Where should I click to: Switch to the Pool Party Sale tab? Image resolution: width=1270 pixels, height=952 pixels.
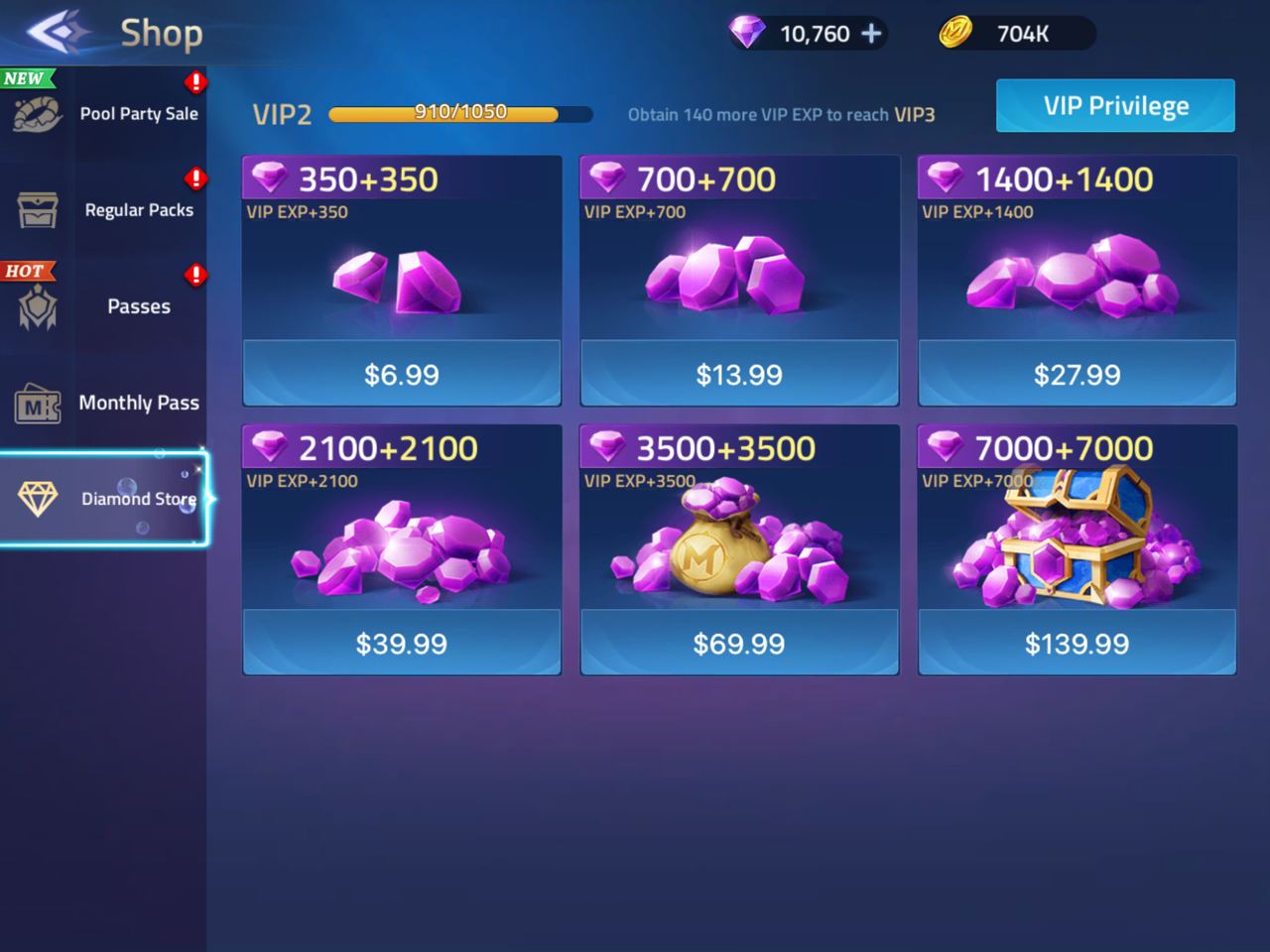click(x=140, y=114)
